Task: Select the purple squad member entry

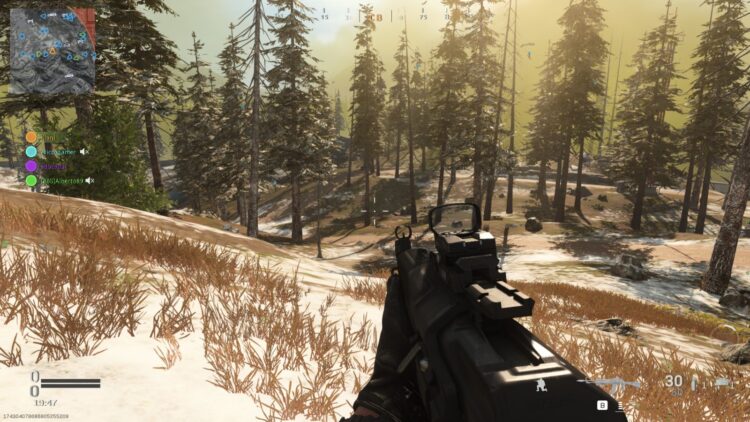Action: 32,166
